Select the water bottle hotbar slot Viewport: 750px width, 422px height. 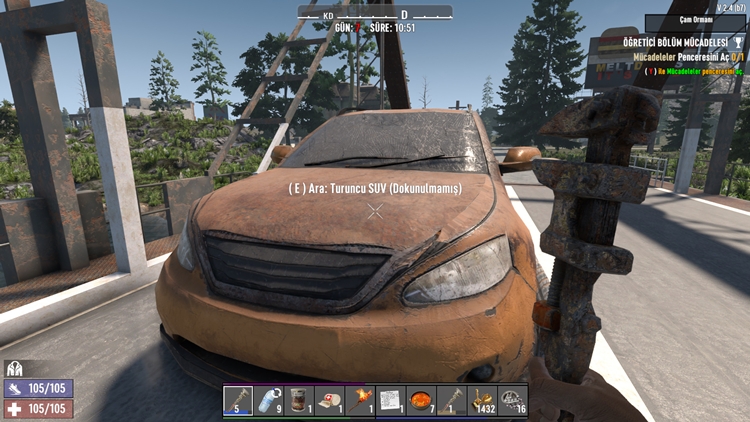pos(268,401)
